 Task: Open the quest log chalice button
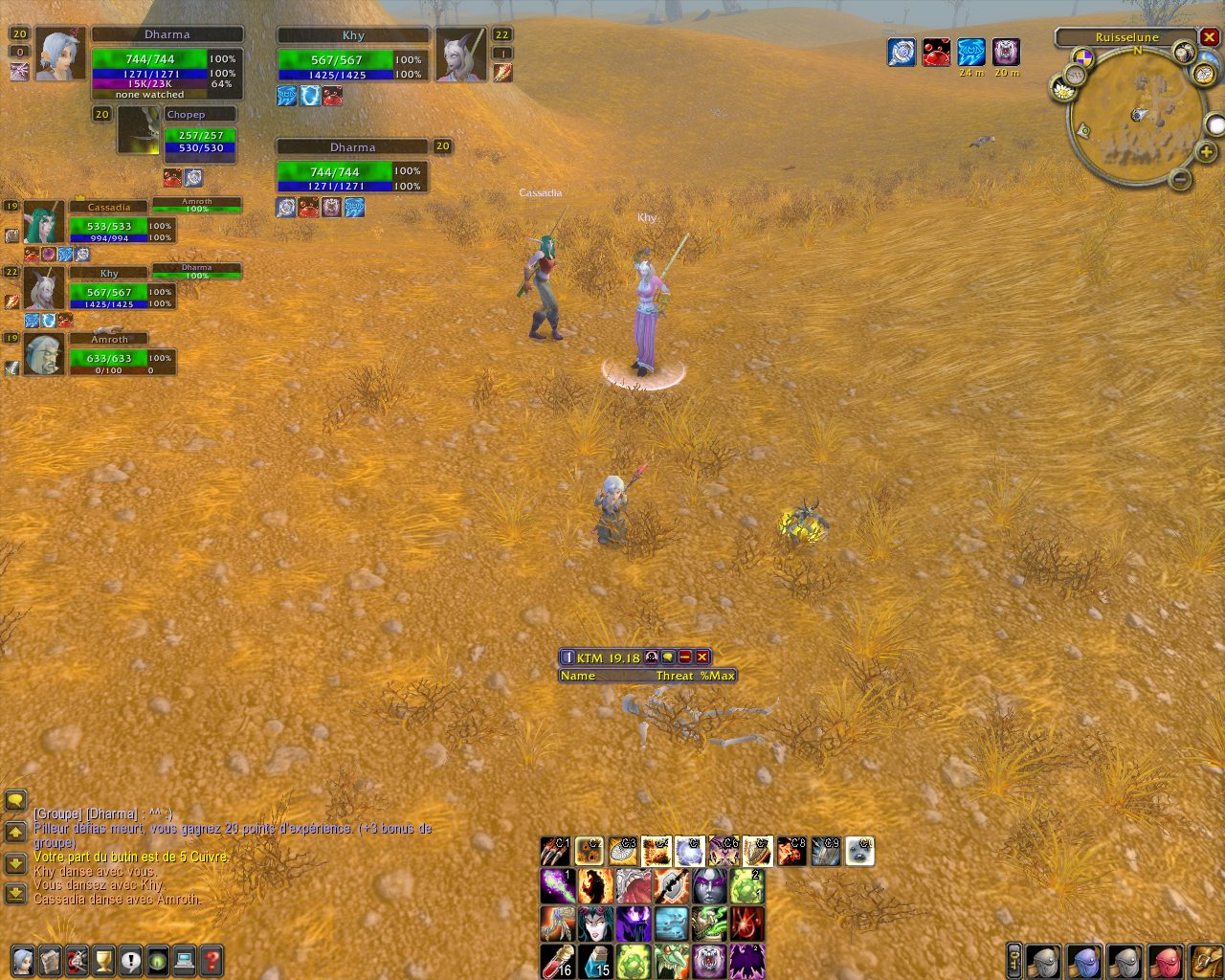pyautogui.click(x=103, y=959)
